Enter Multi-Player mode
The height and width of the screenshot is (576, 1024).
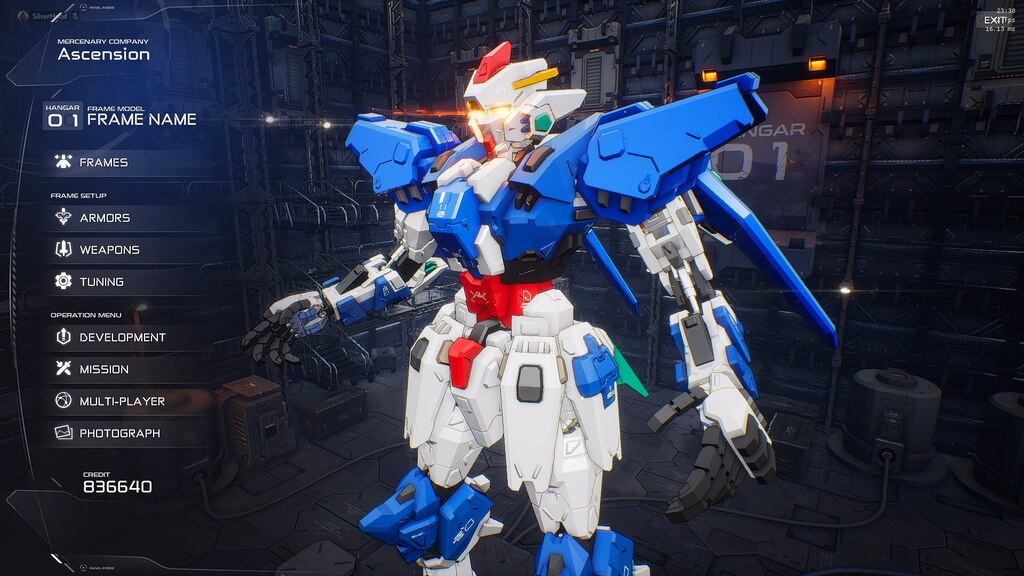coord(121,402)
